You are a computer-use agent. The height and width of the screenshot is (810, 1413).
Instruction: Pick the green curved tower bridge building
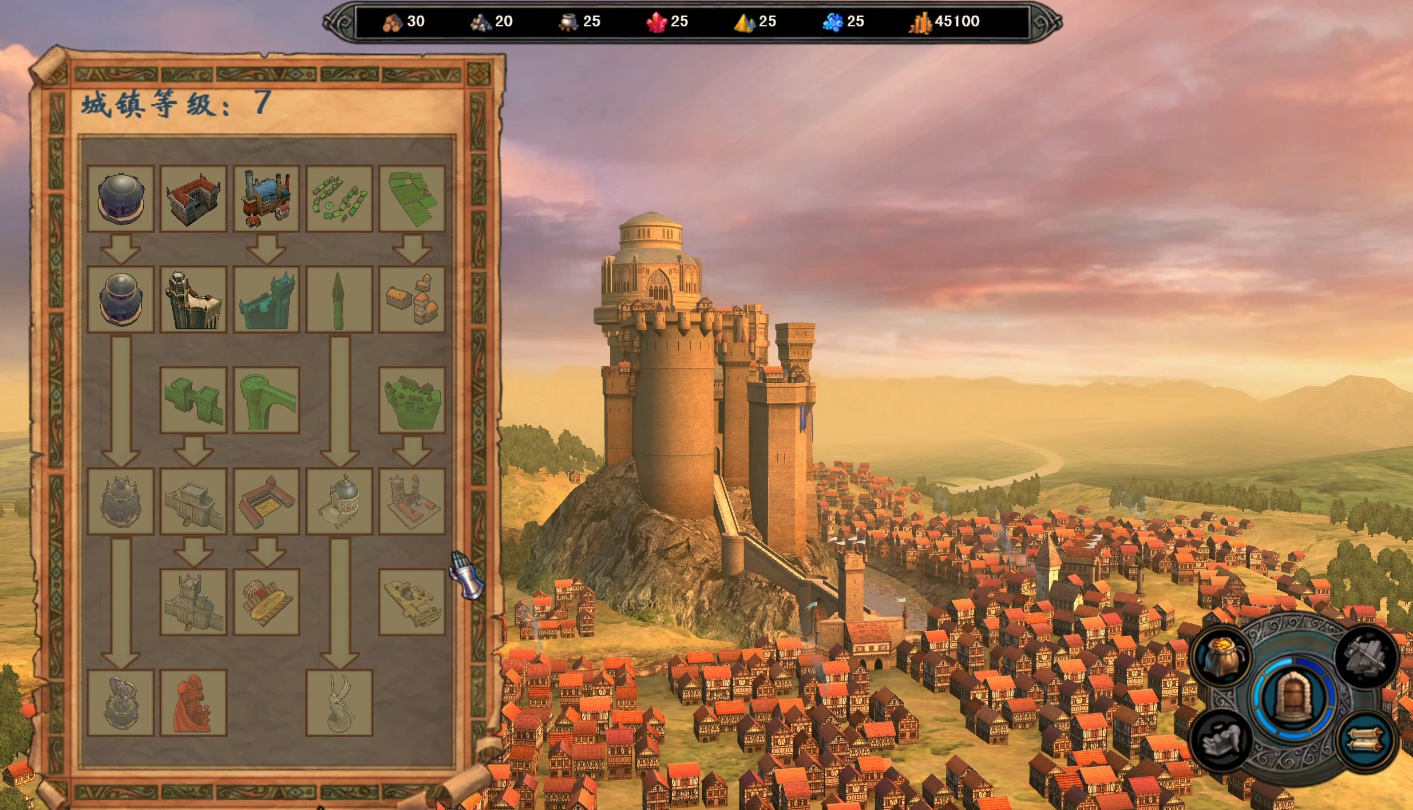267,400
